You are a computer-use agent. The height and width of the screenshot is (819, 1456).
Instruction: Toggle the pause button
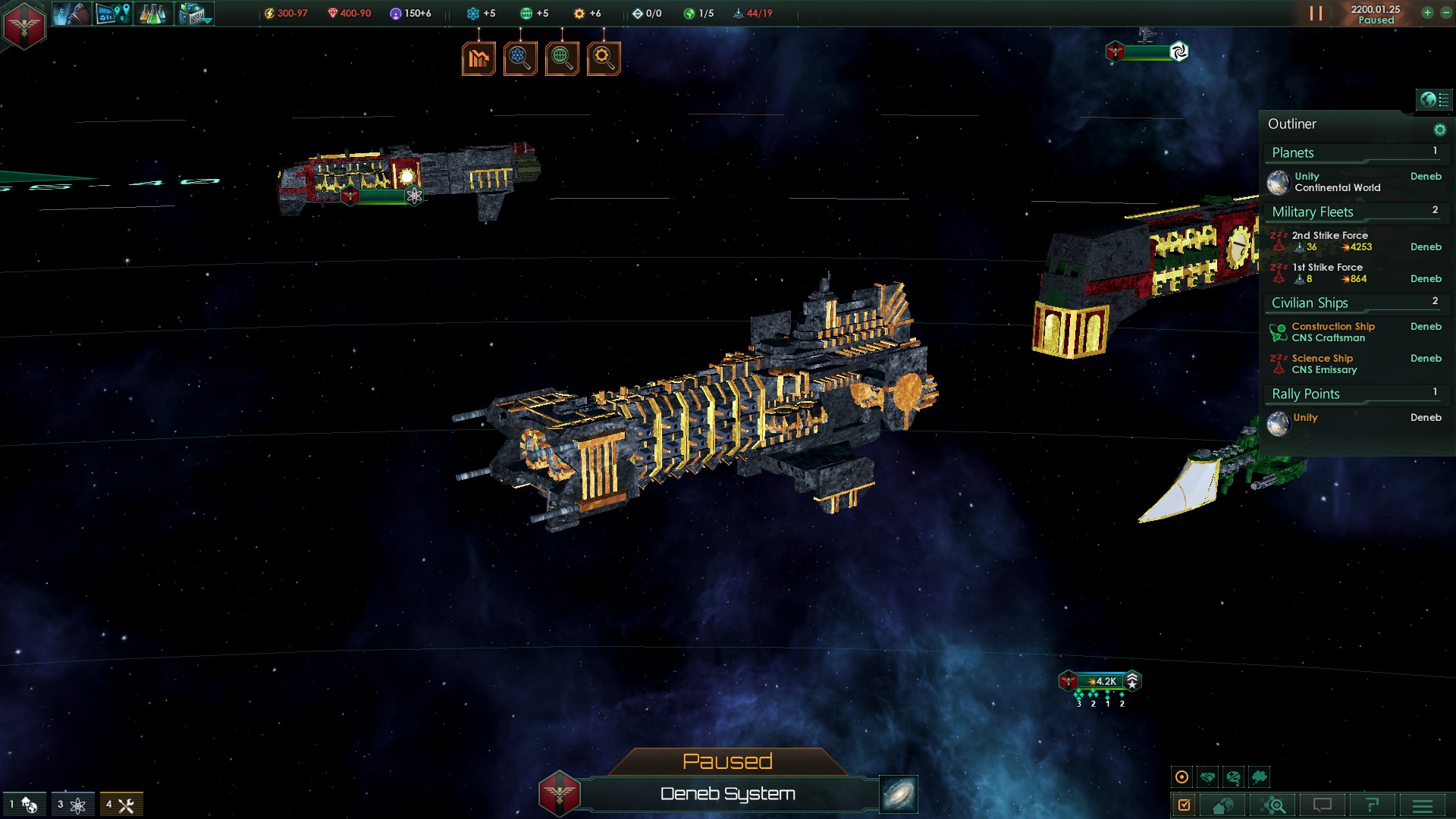point(1314,12)
